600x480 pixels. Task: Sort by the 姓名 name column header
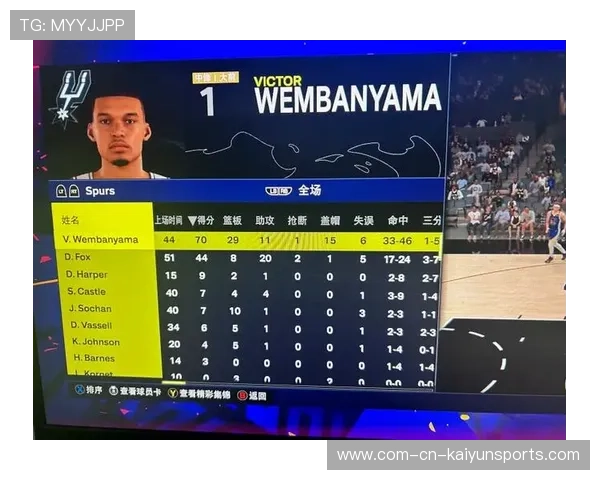coord(70,220)
